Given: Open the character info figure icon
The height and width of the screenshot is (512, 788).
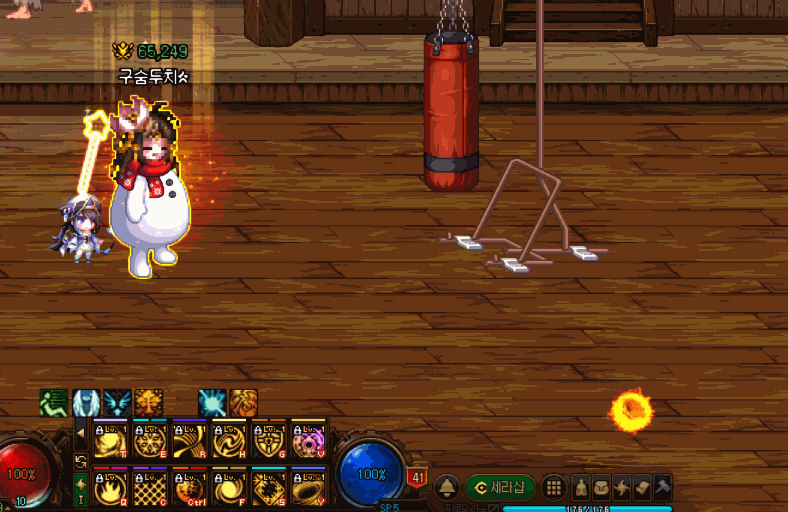Looking at the screenshot, I should click(581, 488).
